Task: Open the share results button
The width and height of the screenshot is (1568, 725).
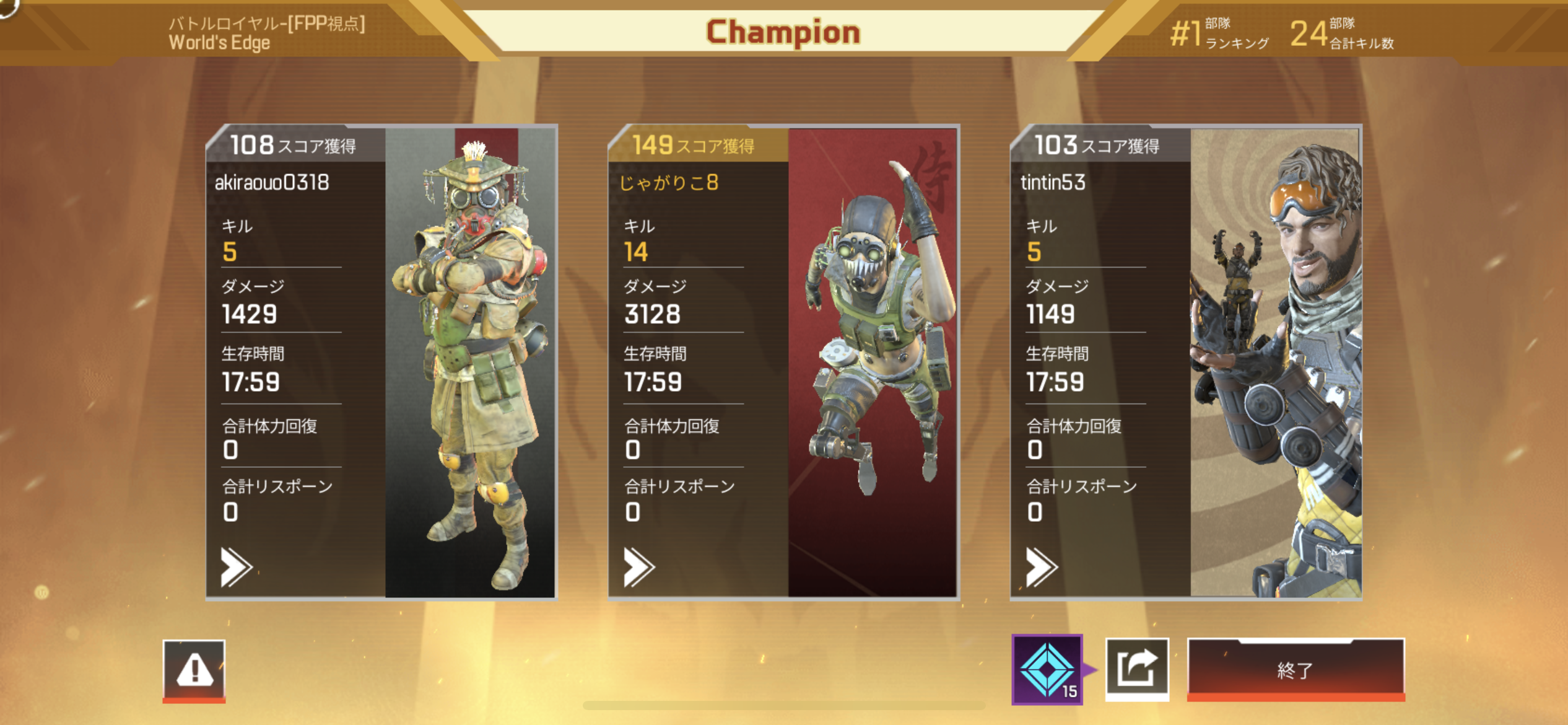Action: pyautogui.click(x=1137, y=669)
